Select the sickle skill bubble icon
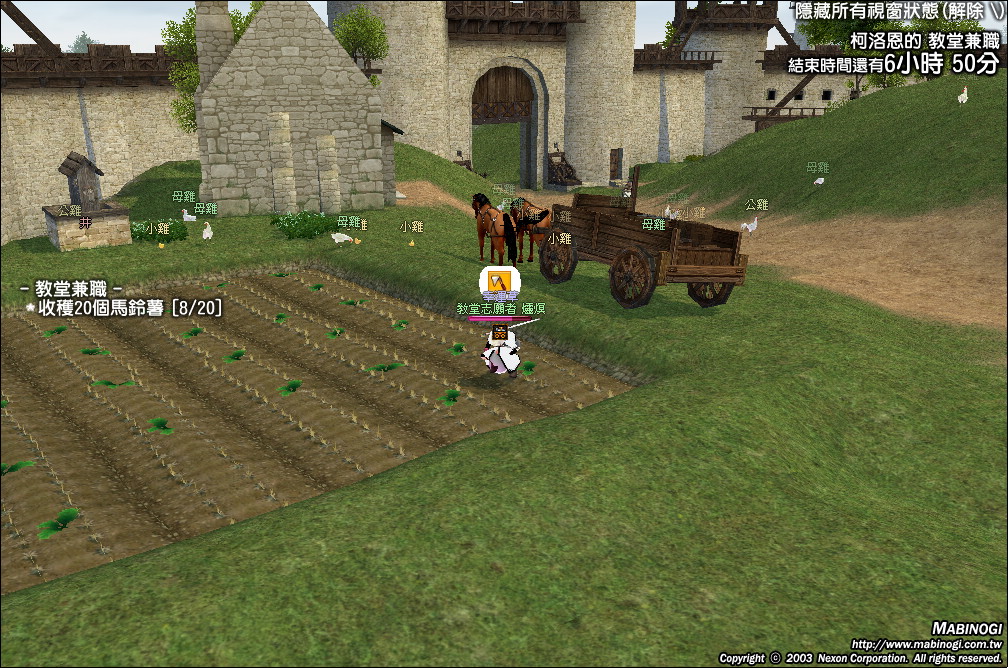This screenshot has width=1008, height=668. [x=498, y=282]
